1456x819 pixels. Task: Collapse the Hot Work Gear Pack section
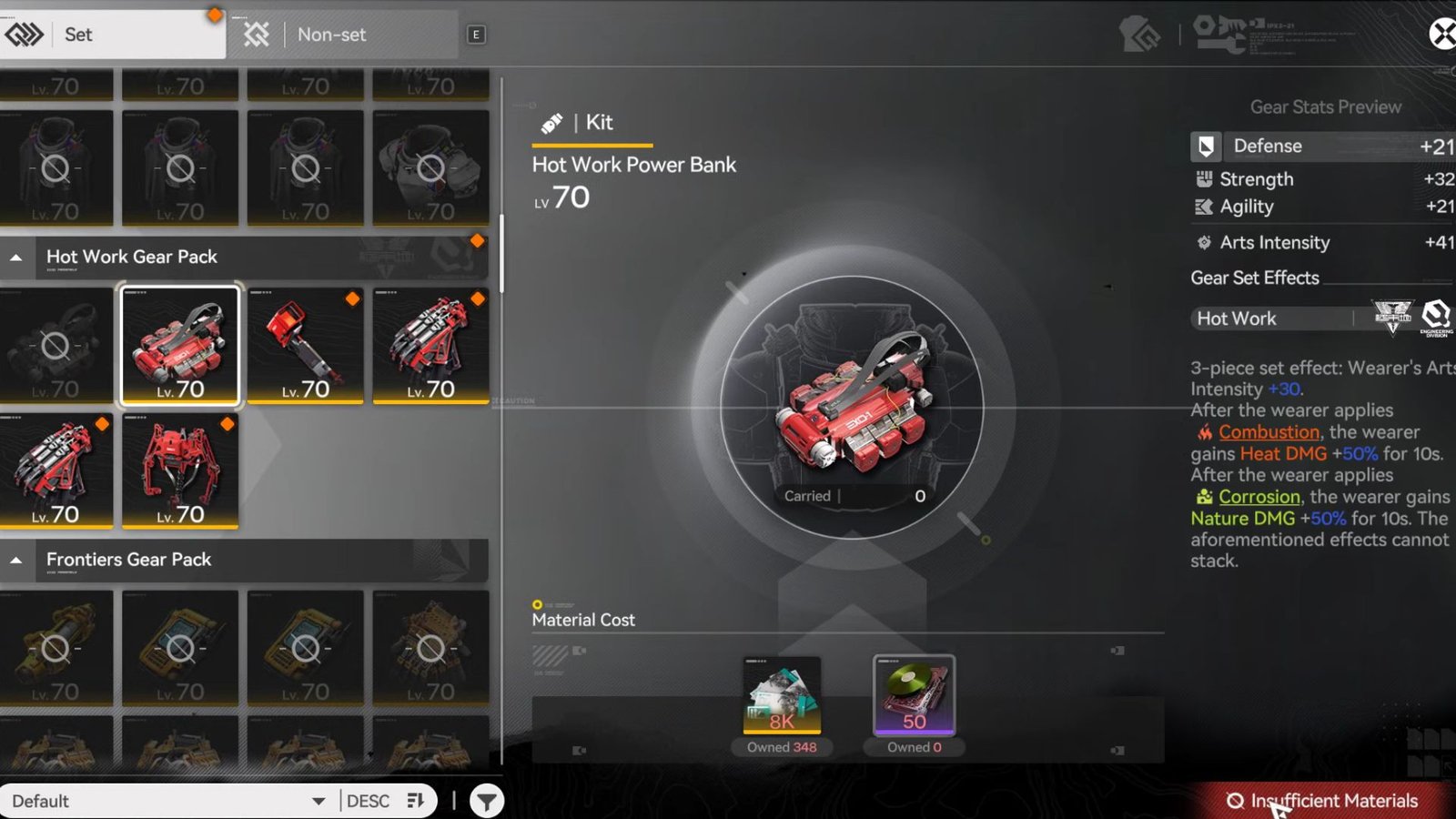pos(16,258)
